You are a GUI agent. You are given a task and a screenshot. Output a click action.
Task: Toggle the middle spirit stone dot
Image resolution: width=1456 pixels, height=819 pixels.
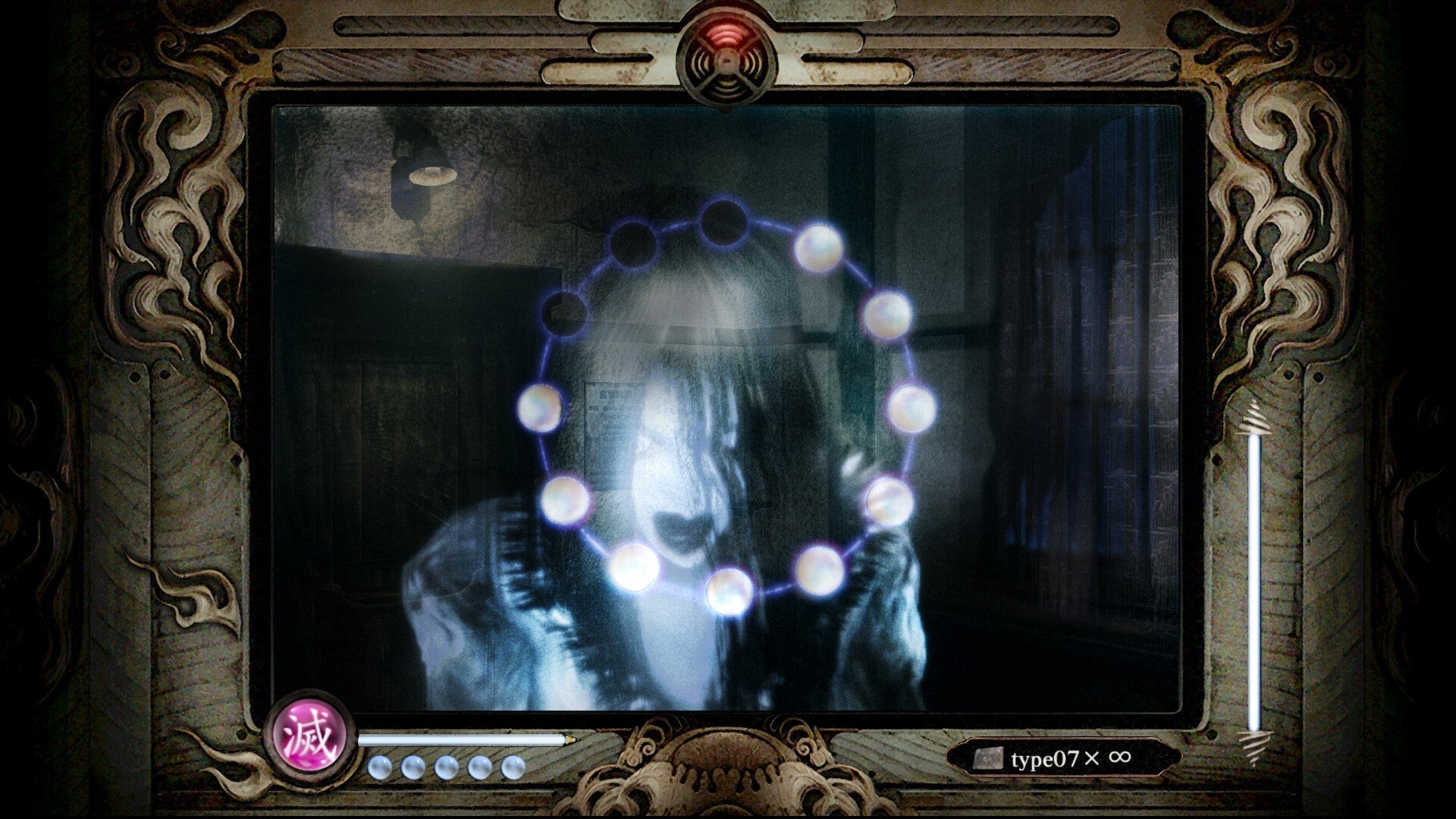pos(447,766)
